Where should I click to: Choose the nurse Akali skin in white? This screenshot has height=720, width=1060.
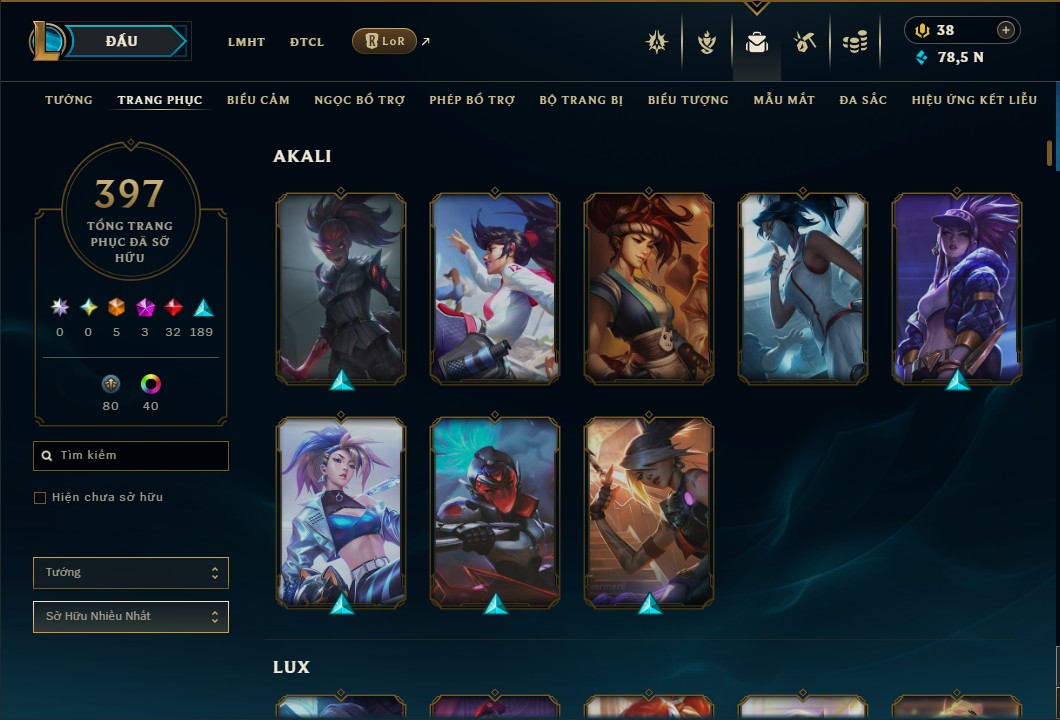coord(803,288)
